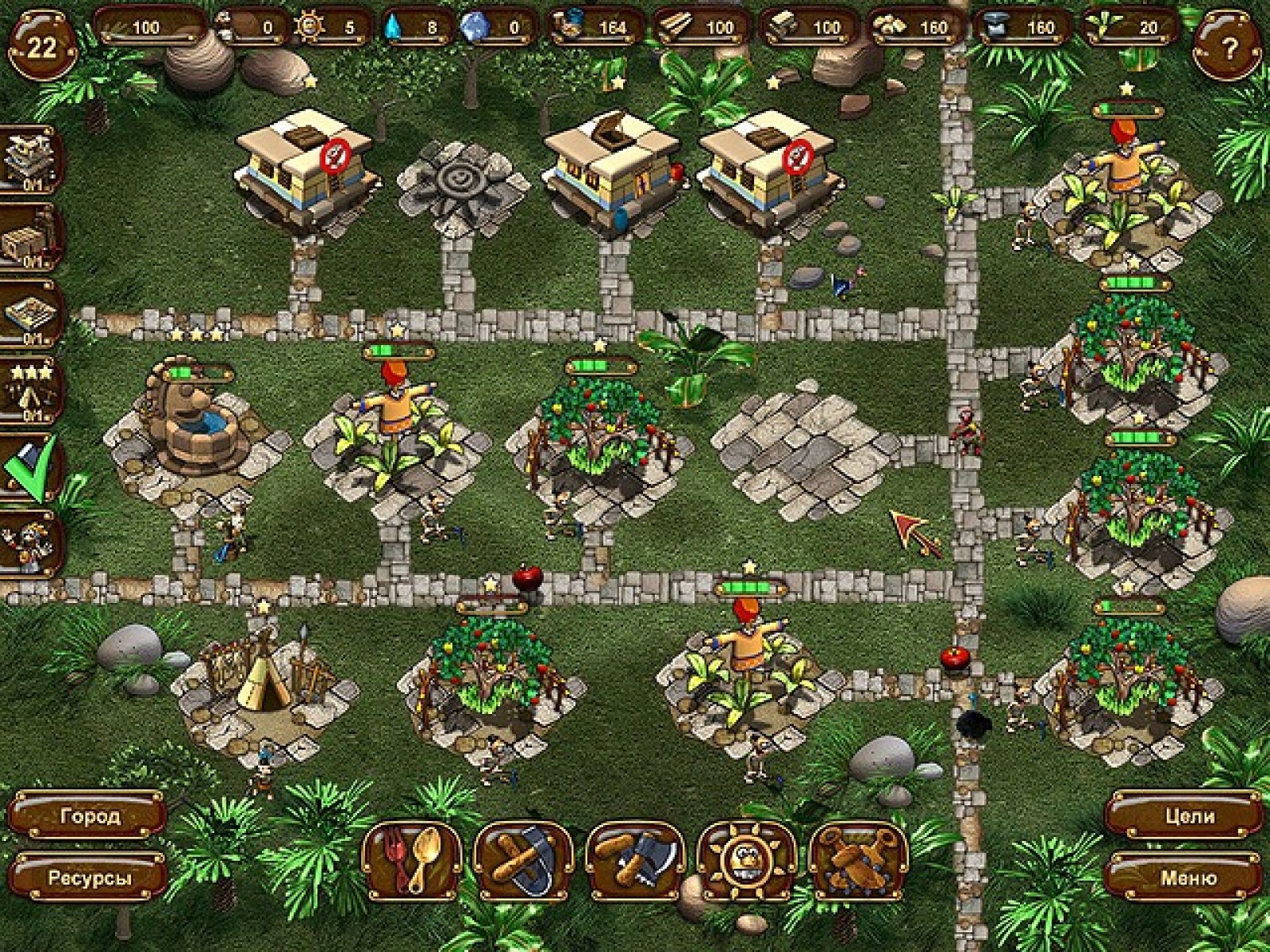This screenshot has width=1270, height=952.
Task: Click the round level 22 badge
Action: point(41,48)
